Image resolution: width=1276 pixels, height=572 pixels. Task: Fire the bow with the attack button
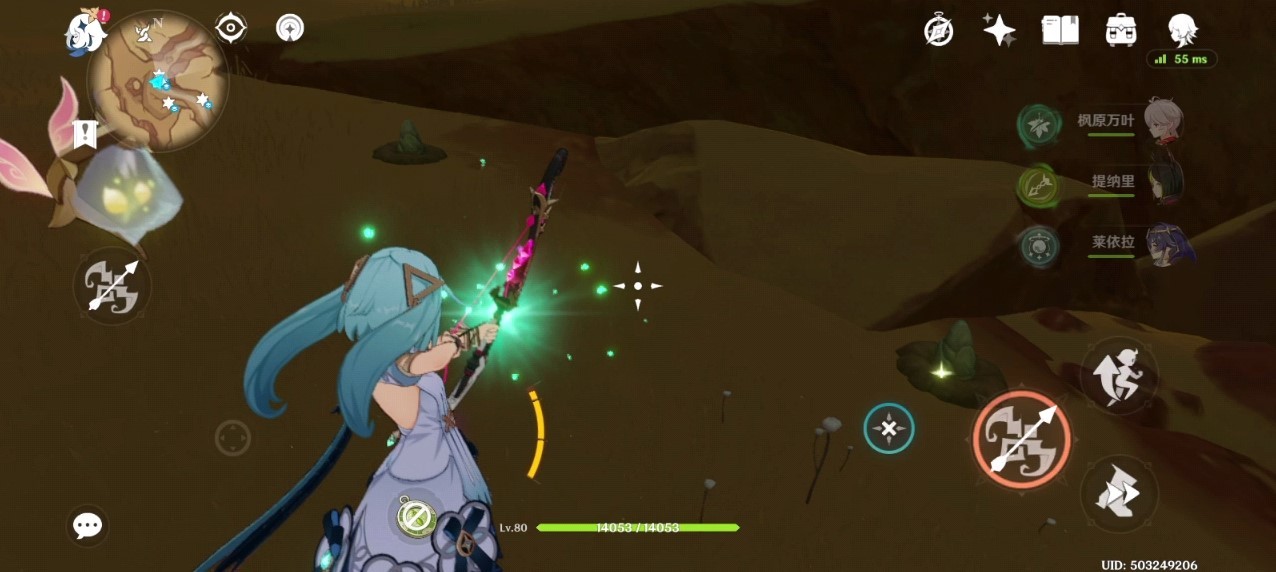pyautogui.click(x=1021, y=439)
